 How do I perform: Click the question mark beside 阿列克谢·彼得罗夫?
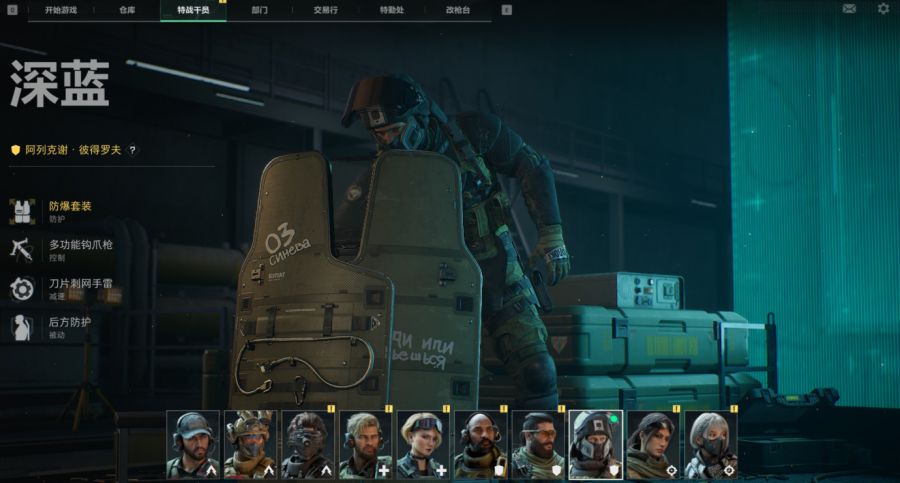[x=132, y=150]
